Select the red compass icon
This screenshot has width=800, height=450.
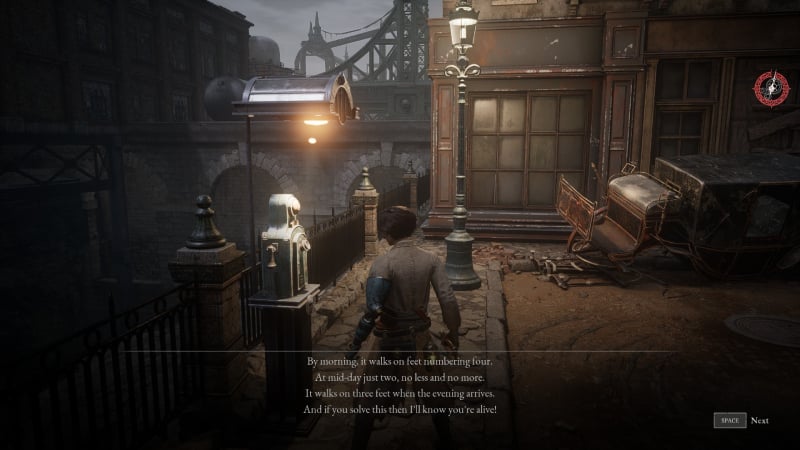[771, 88]
